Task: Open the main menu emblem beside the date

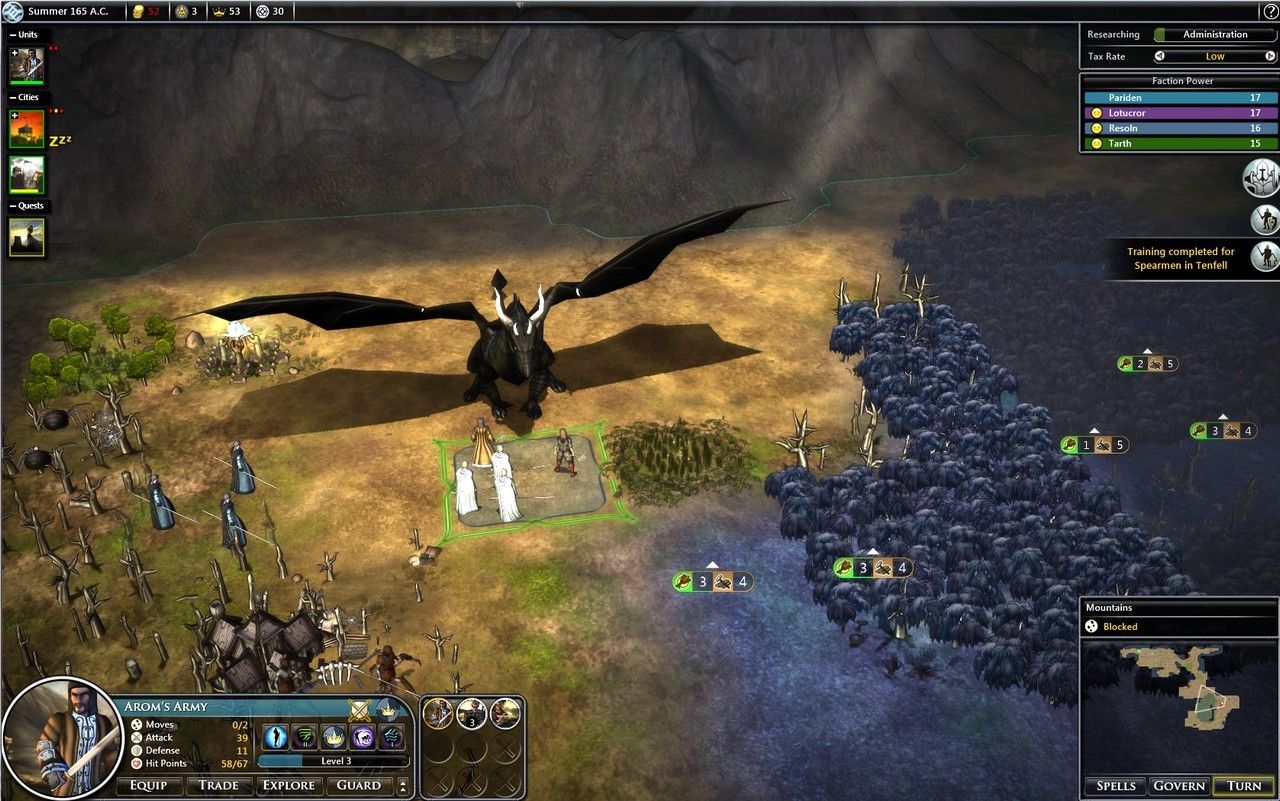Action: pos(13,11)
